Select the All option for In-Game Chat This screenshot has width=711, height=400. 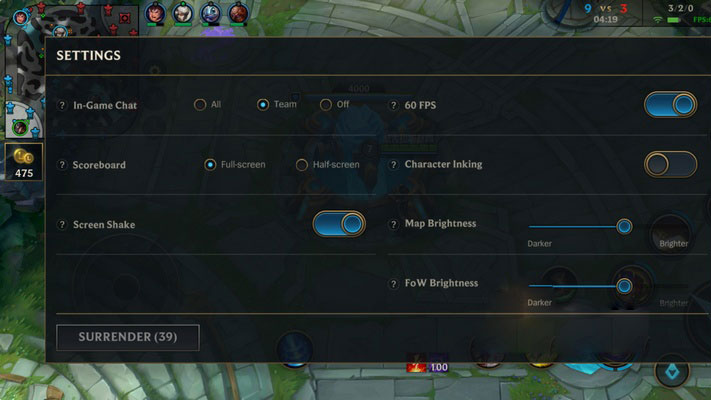[x=200, y=105]
